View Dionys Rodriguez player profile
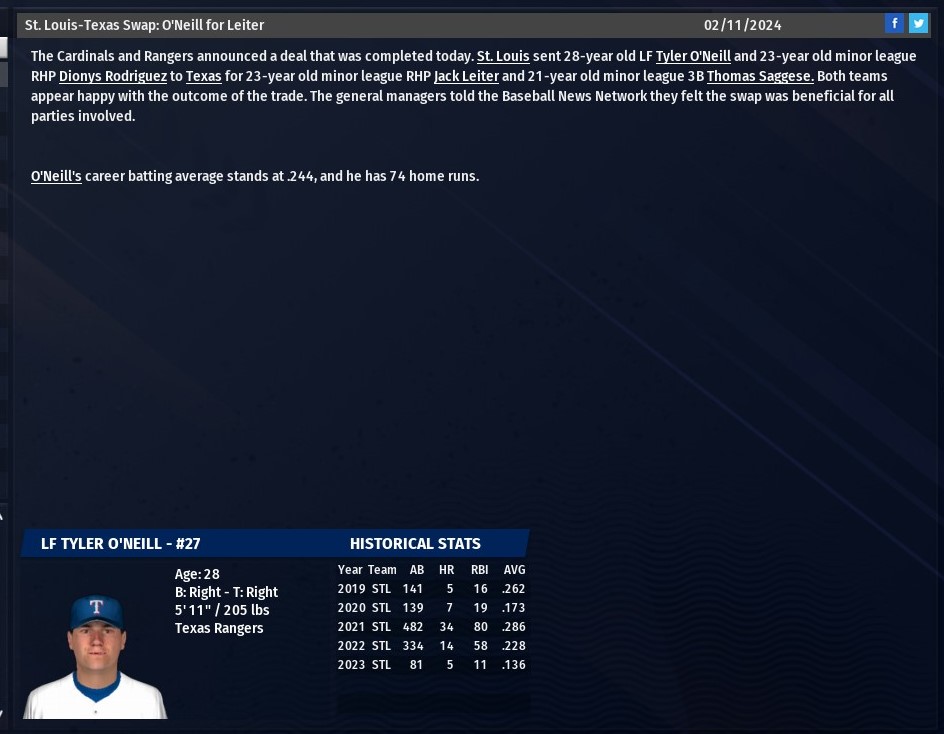 point(113,76)
